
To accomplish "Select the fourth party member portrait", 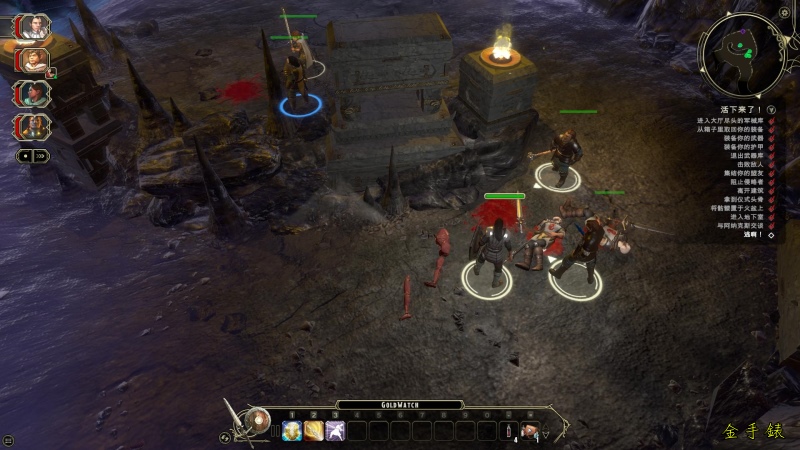I will (x=35, y=126).
